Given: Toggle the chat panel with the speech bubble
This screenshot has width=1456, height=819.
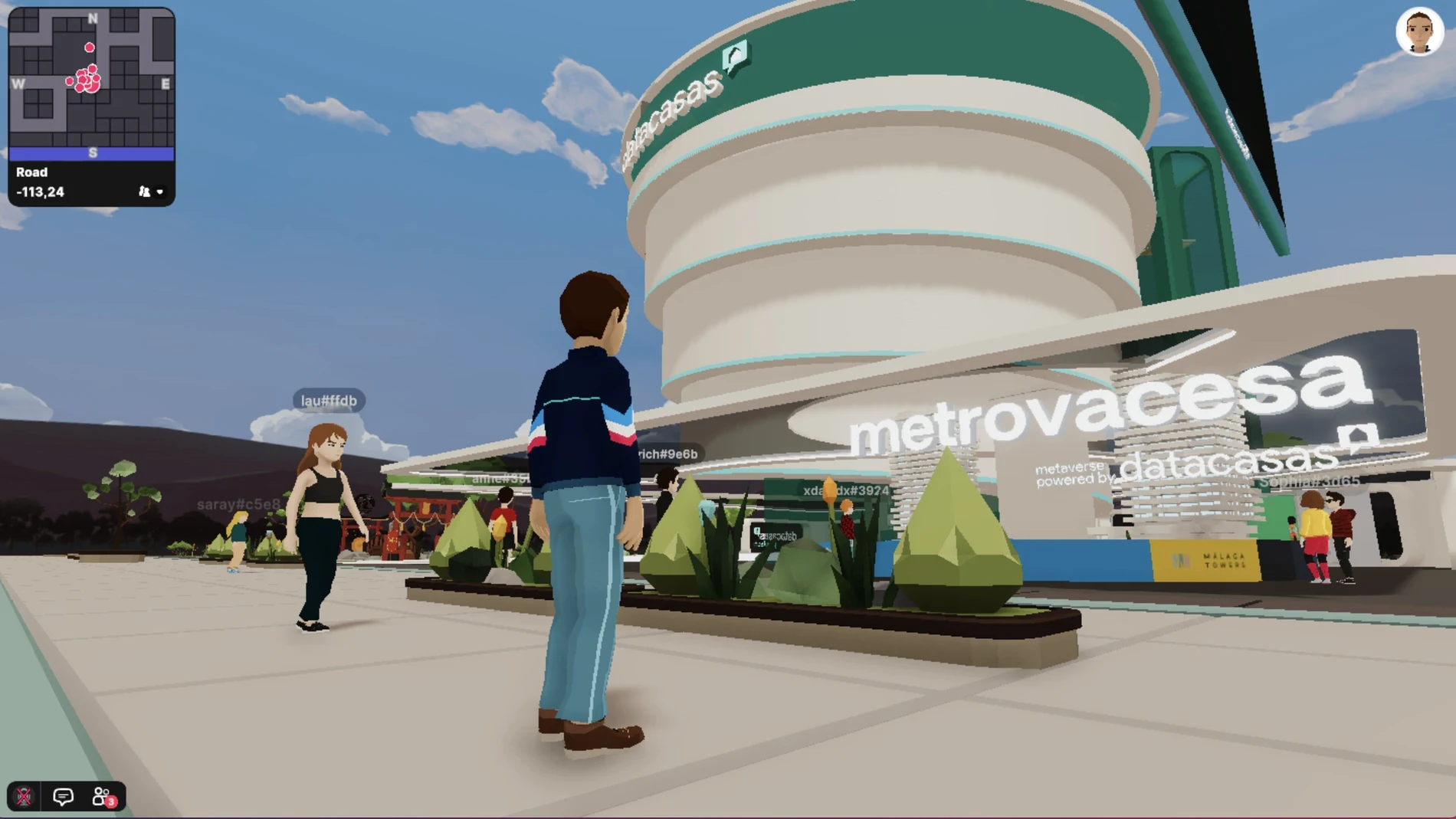Looking at the screenshot, I should pyautogui.click(x=61, y=796).
